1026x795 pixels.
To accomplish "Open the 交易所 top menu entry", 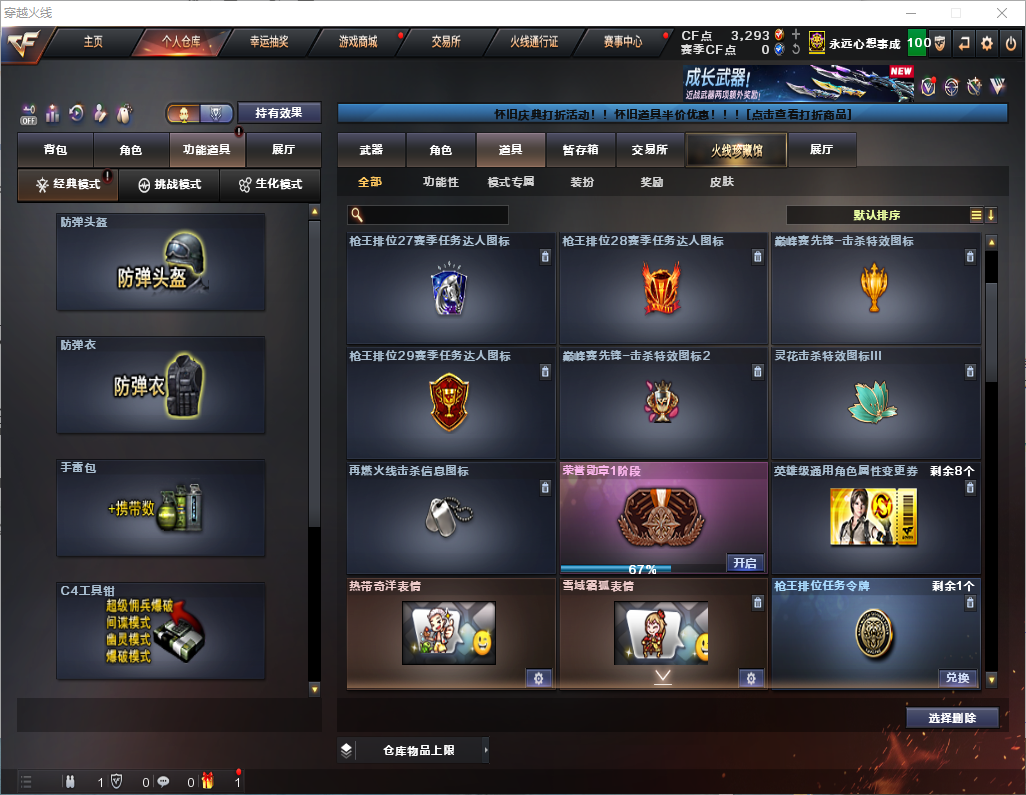I will [446, 42].
